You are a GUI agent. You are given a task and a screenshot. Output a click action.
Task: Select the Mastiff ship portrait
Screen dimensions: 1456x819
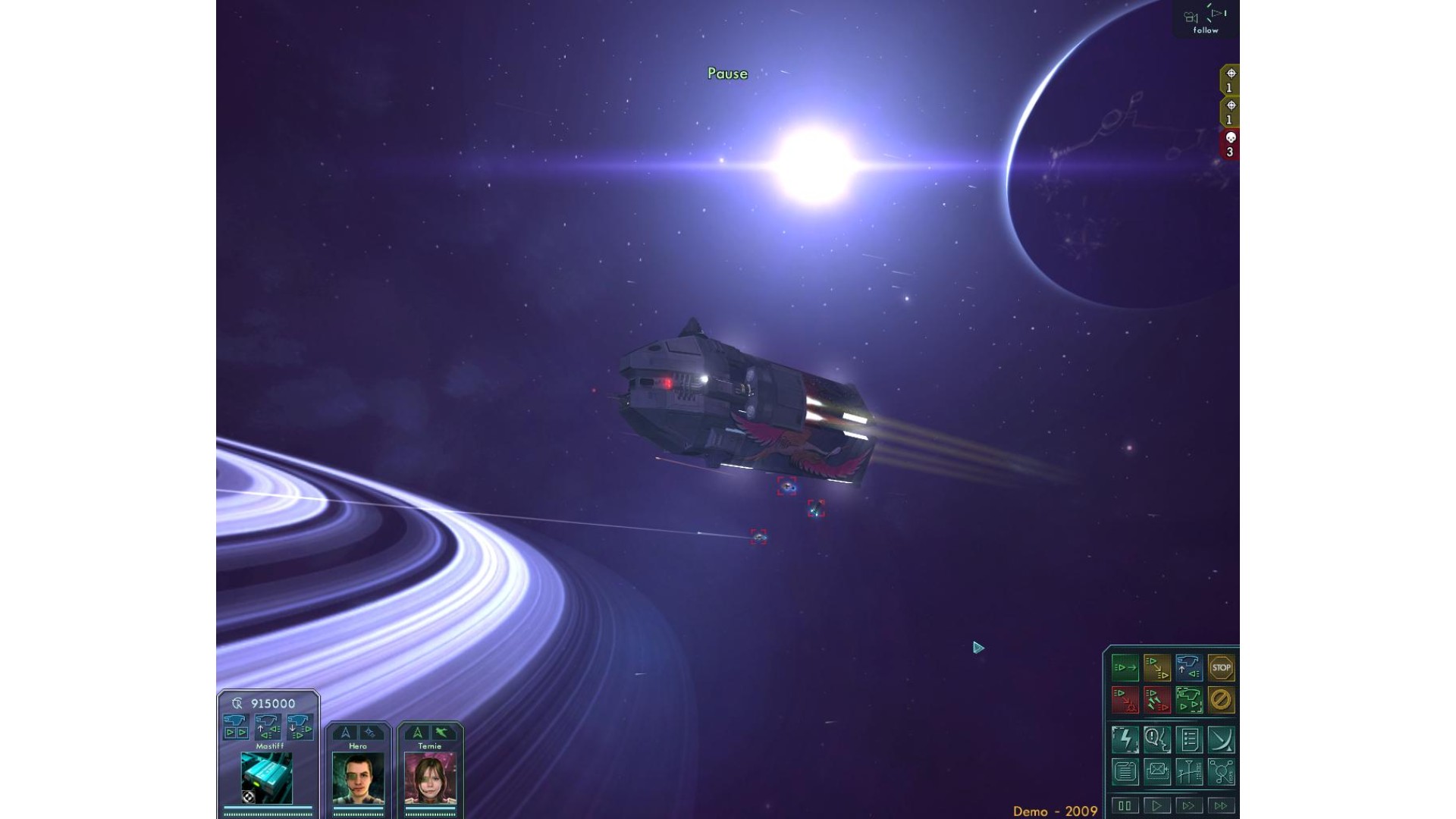click(x=267, y=778)
